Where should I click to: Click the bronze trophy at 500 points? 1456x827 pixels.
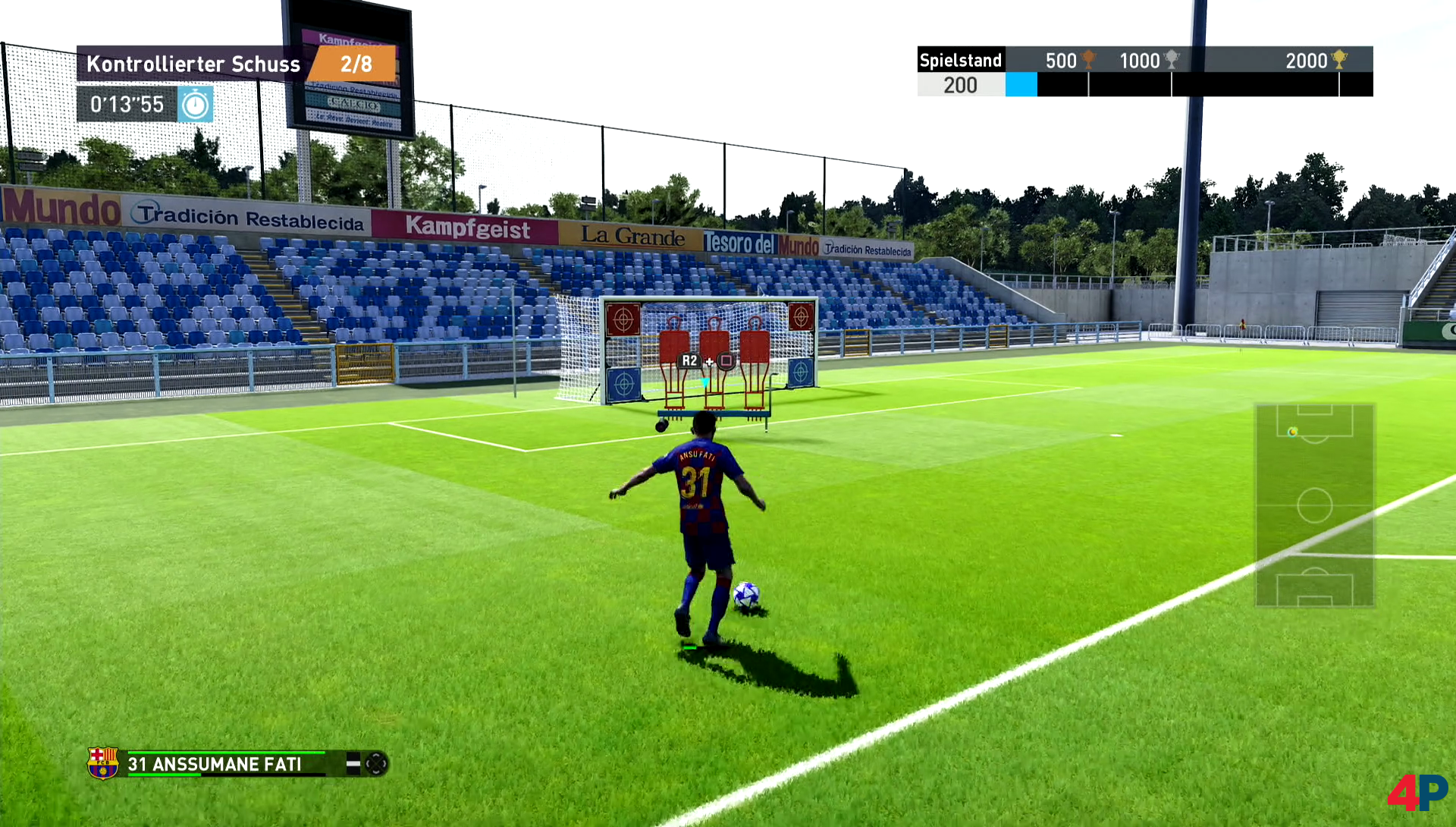tap(1089, 59)
